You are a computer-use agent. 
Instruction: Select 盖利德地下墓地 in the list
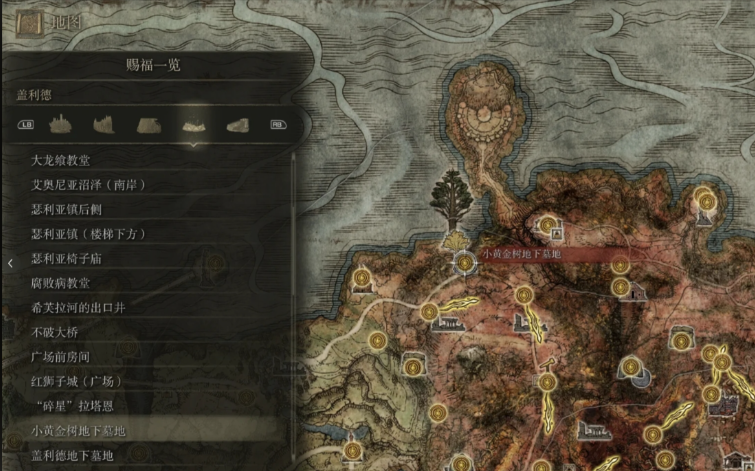click(x=72, y=456)
